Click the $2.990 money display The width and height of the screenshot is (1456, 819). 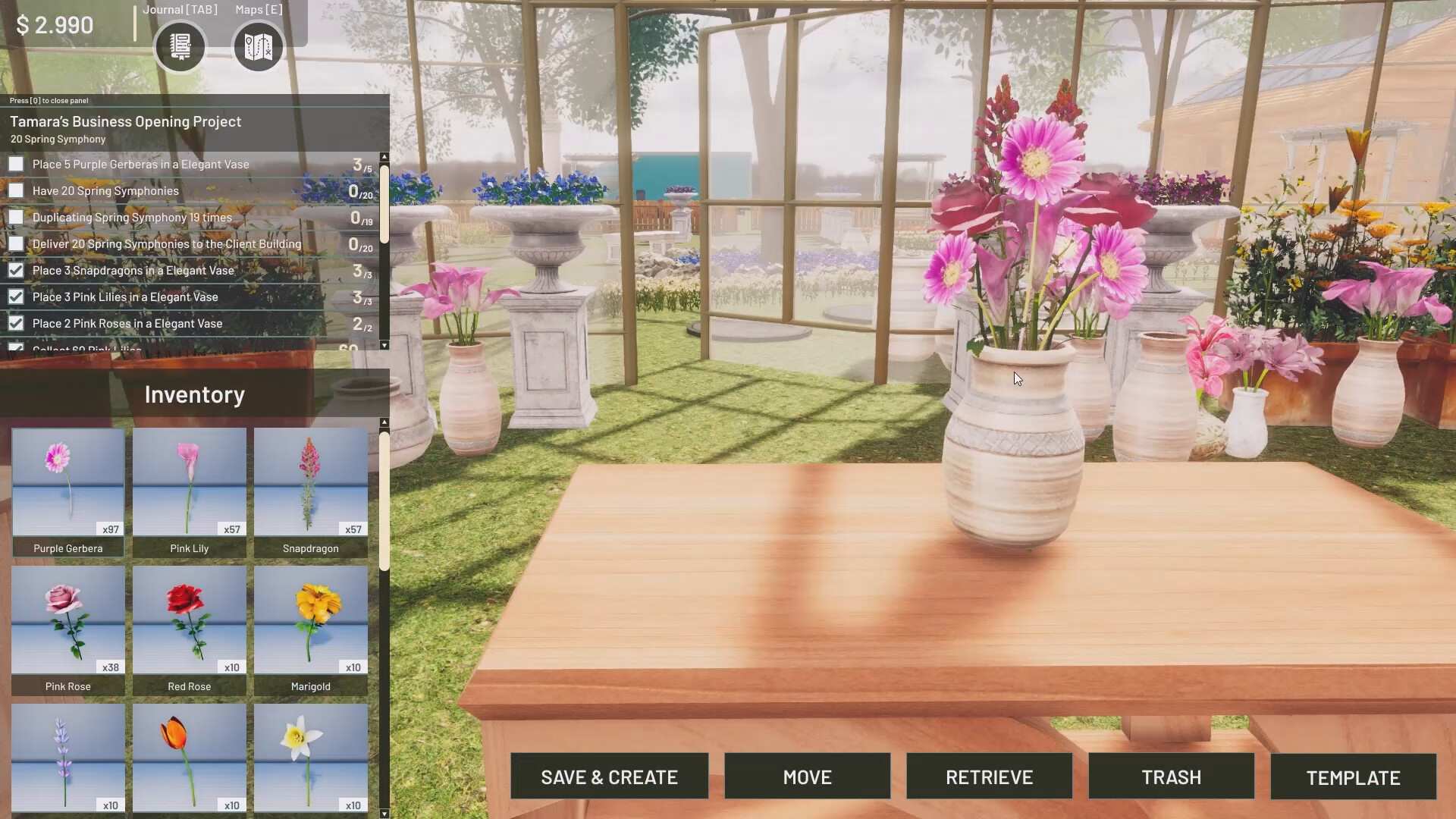[x=54, y=24]
